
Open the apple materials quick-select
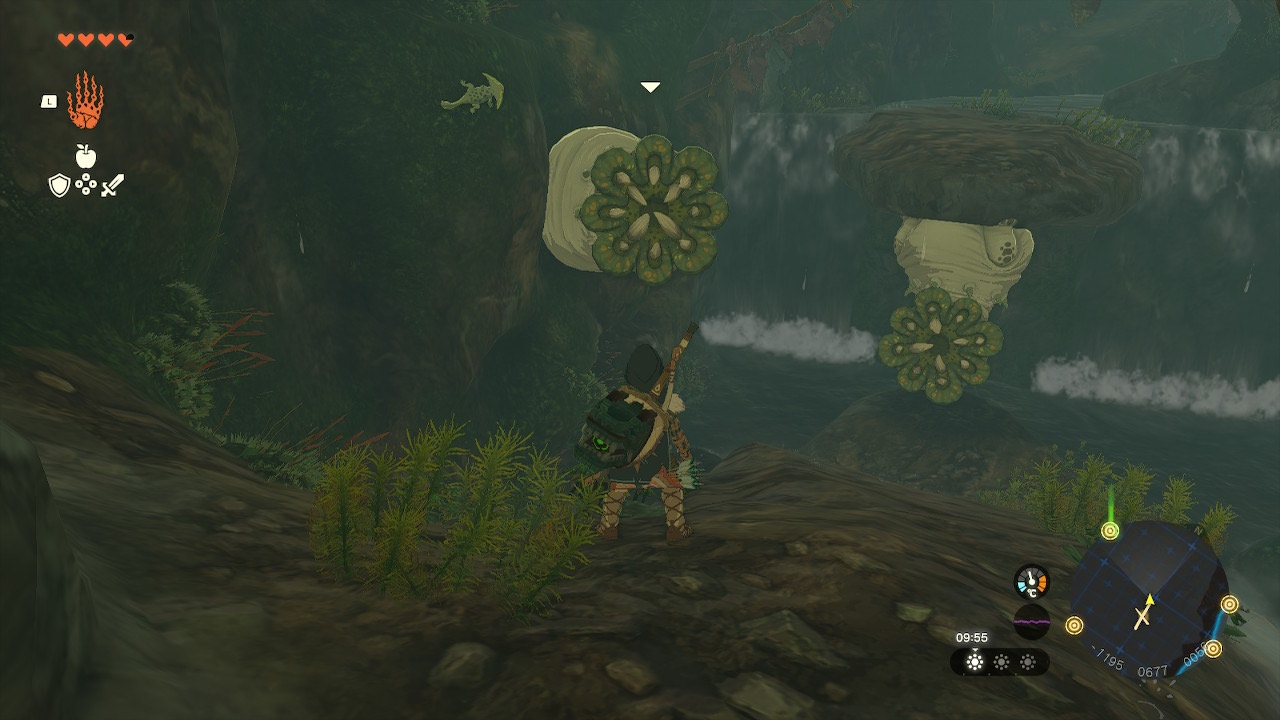pos(86,156)
